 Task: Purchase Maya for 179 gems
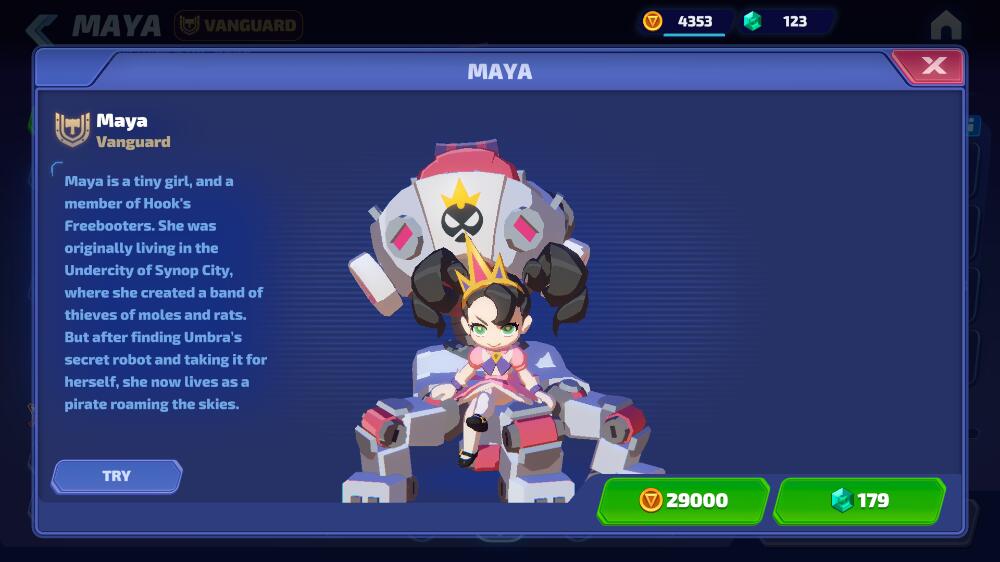tap(859, 500)
